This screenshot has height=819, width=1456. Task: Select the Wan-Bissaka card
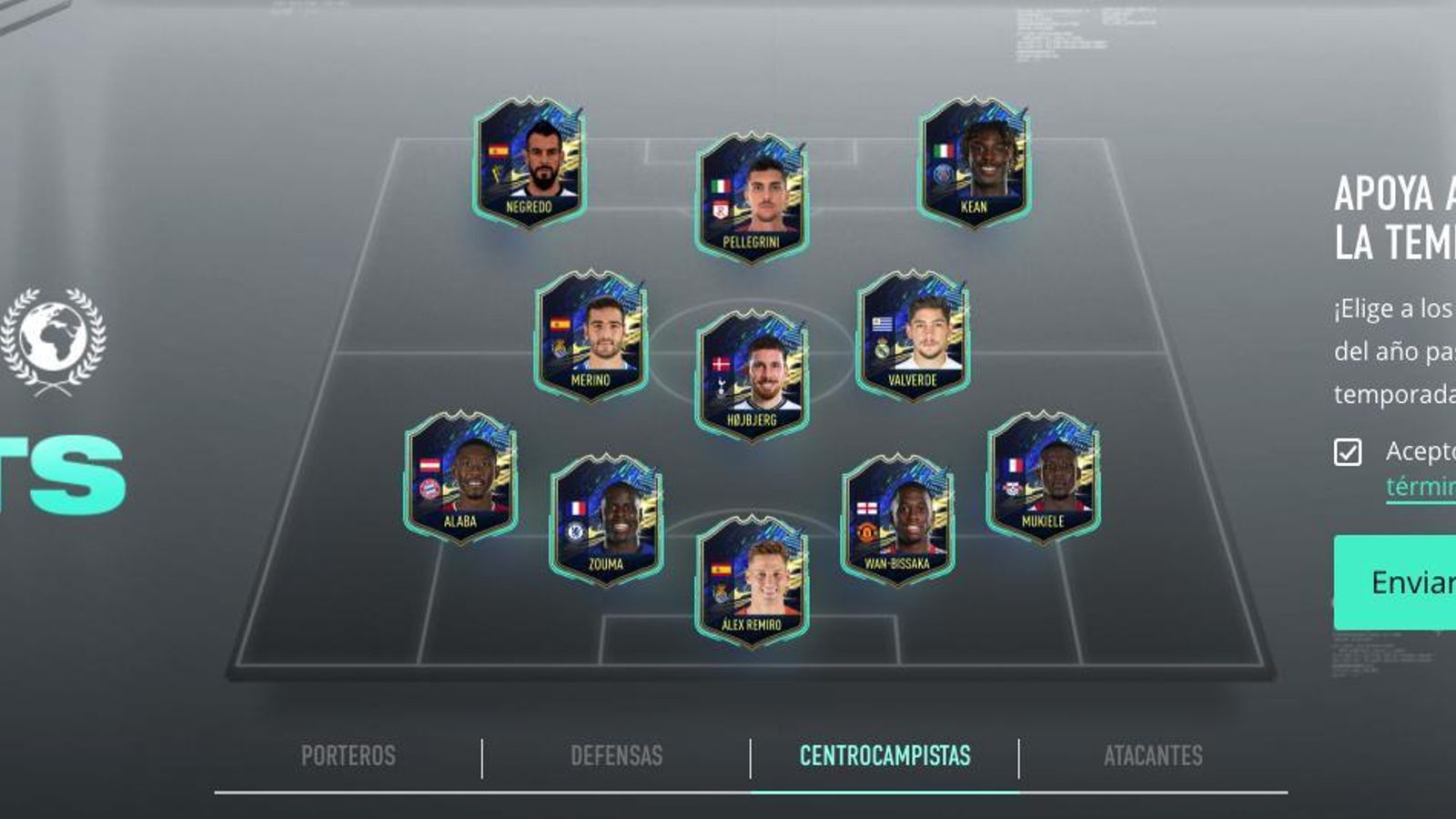[x=897, y=520]
